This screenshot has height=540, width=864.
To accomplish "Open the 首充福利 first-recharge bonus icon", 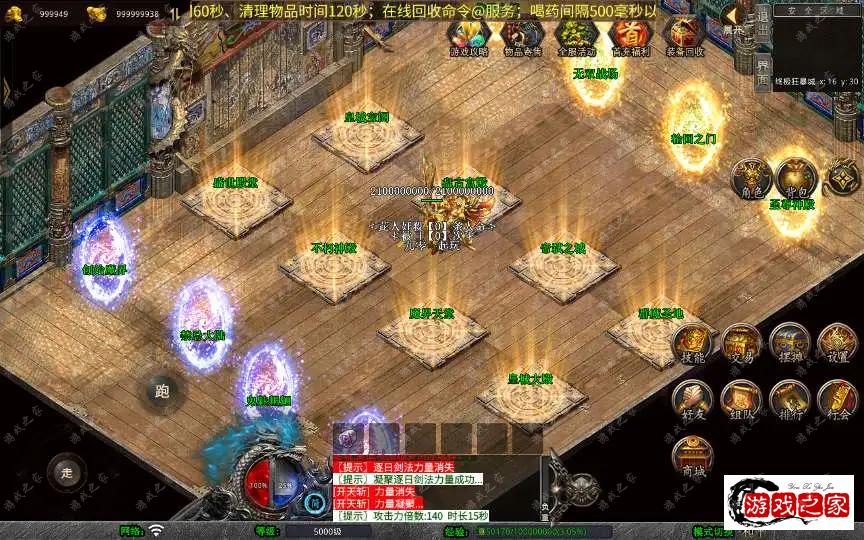I will 630,37.
